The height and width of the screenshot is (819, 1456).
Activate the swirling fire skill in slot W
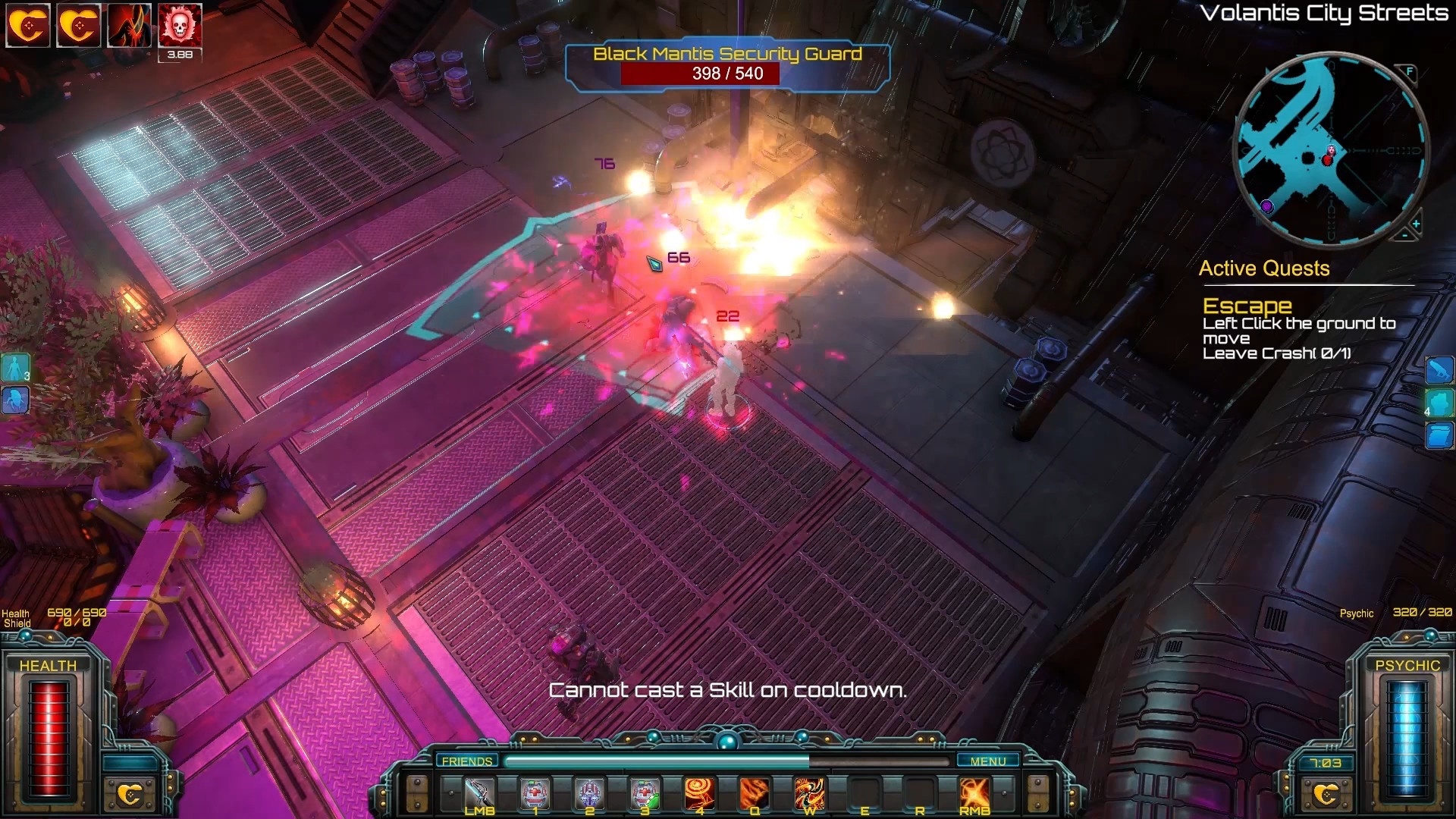click(x=809, y=794)
